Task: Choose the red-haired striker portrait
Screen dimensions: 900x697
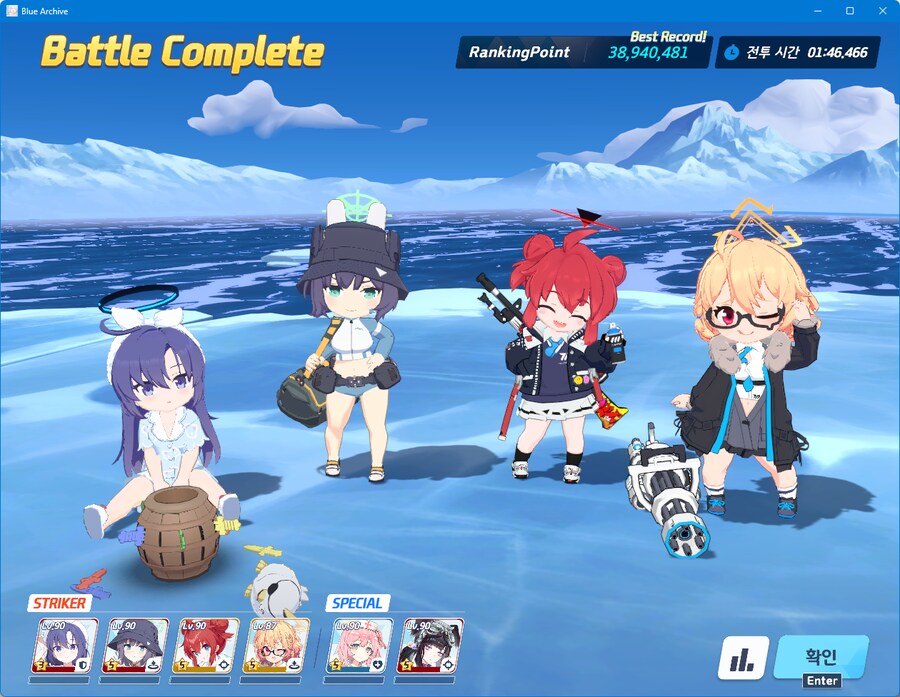Action: pos(207,645)
